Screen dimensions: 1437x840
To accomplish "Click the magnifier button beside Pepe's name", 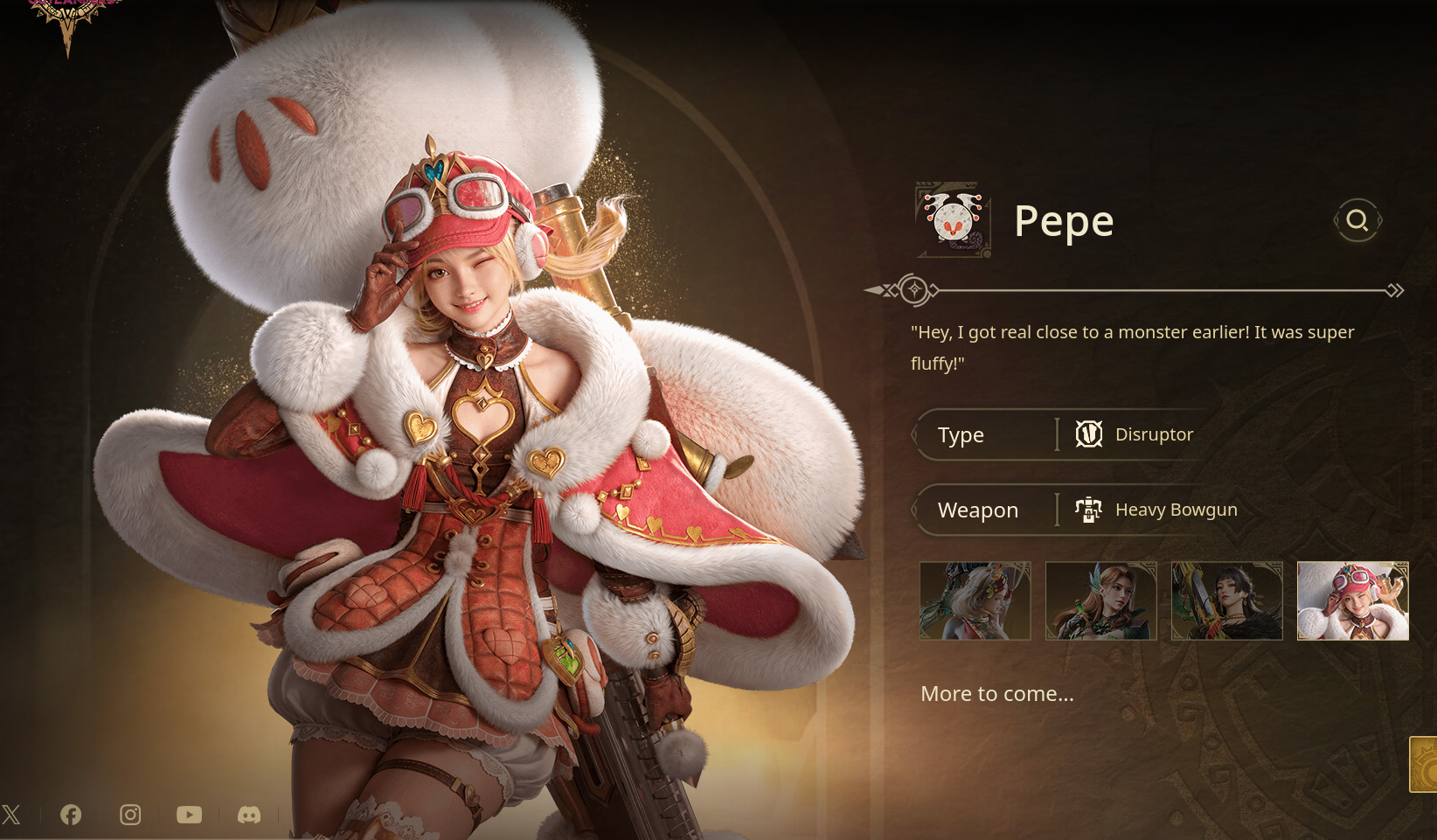I will click(1357, 220).
